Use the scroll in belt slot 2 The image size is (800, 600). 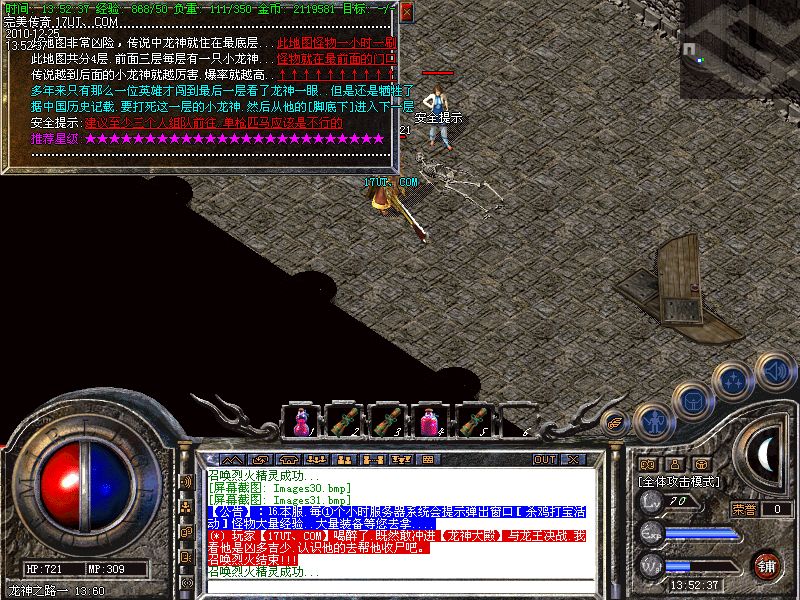tap(345, 420)
